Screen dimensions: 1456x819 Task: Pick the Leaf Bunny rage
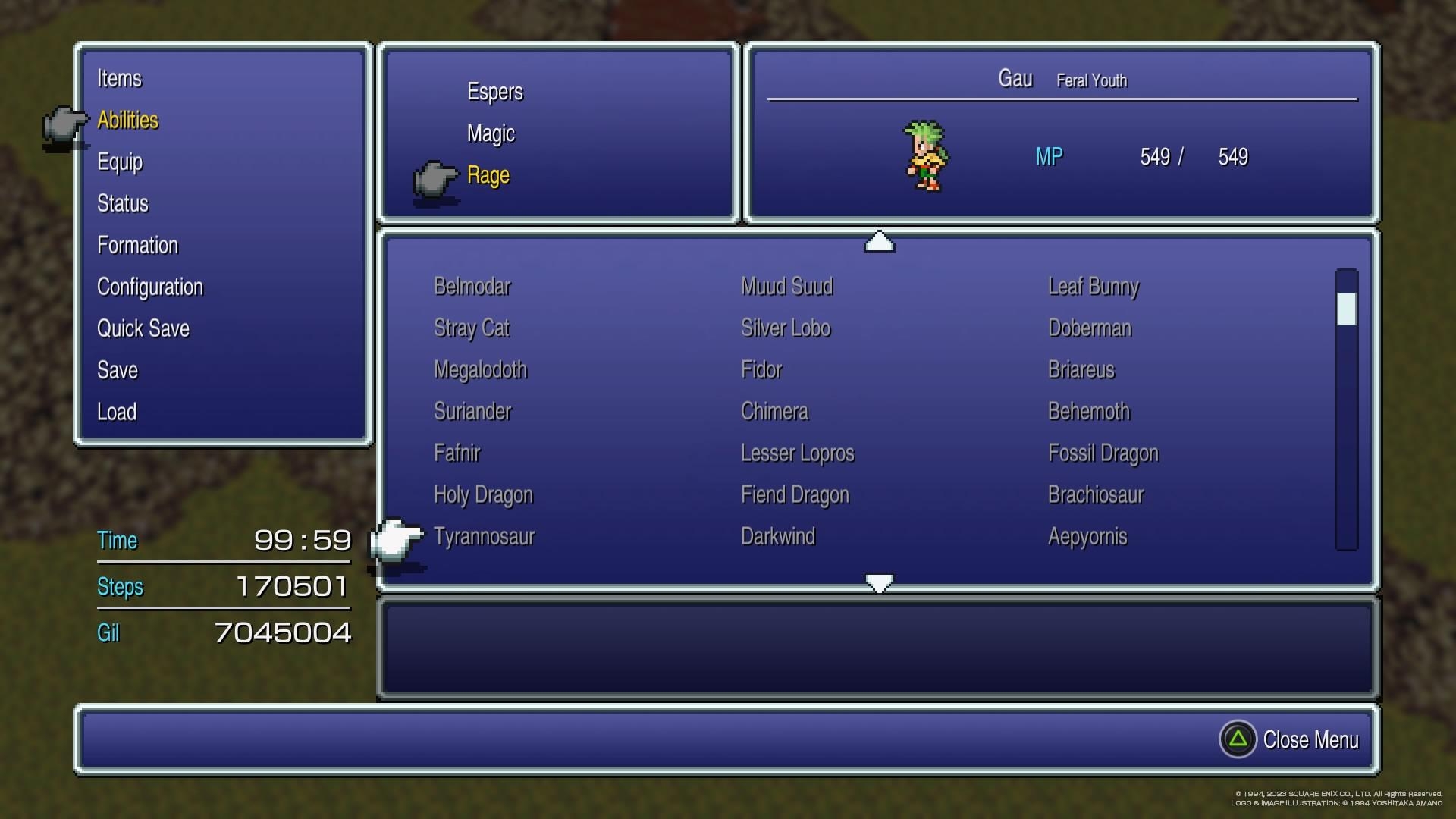pos(1093,287)
